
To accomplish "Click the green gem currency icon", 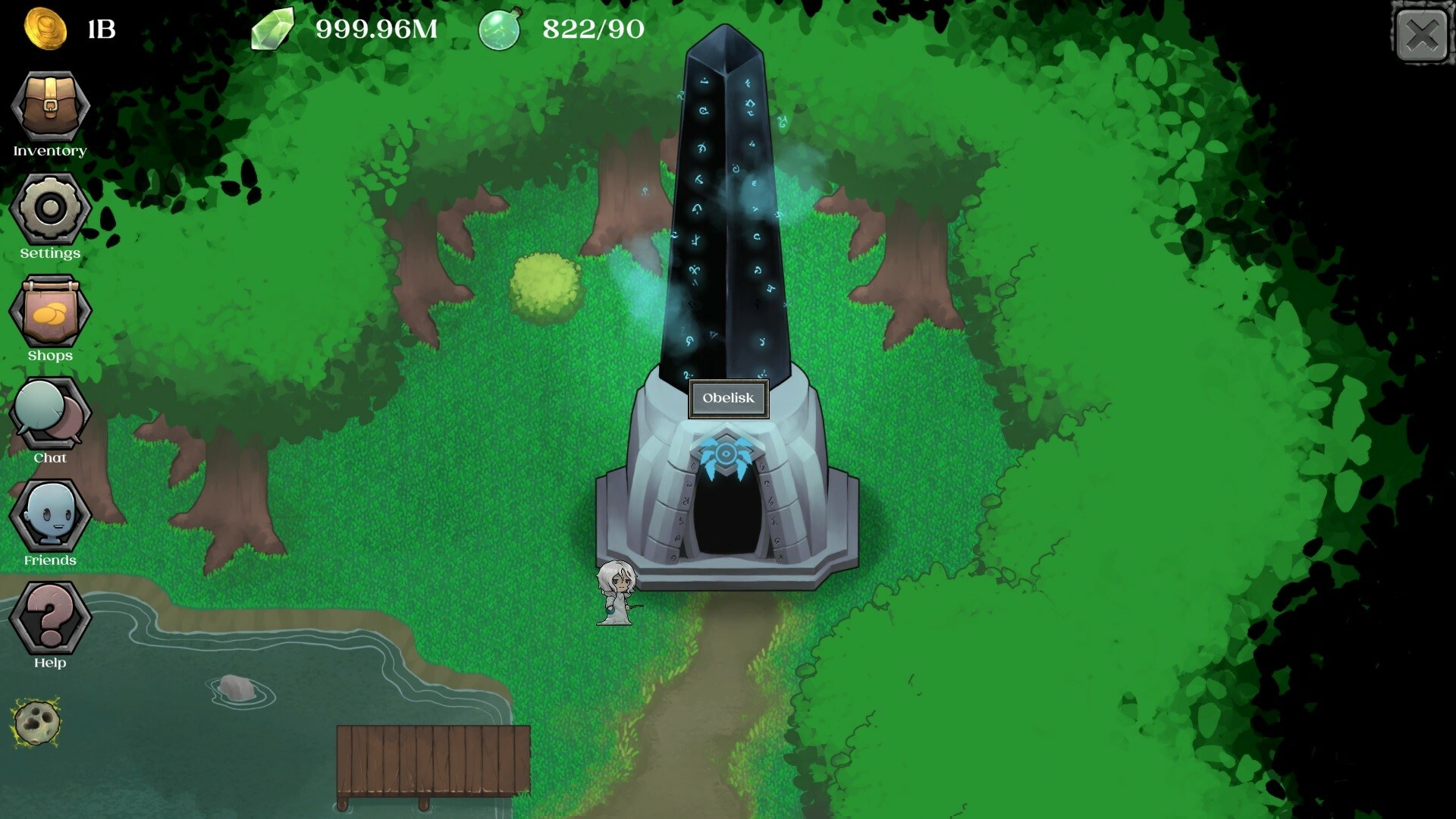I will coord(275,30).
